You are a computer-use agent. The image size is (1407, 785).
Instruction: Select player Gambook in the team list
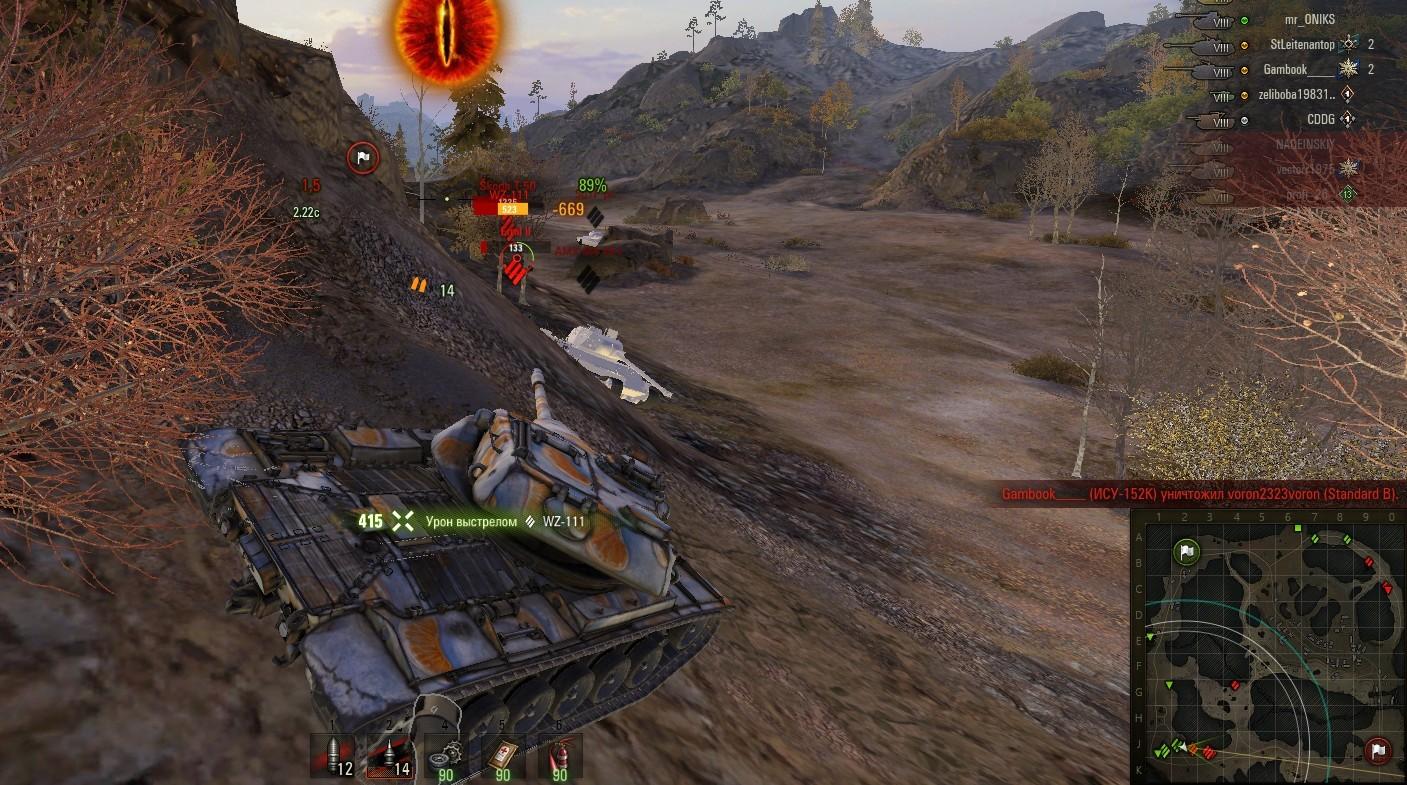tap(1299, 70)
